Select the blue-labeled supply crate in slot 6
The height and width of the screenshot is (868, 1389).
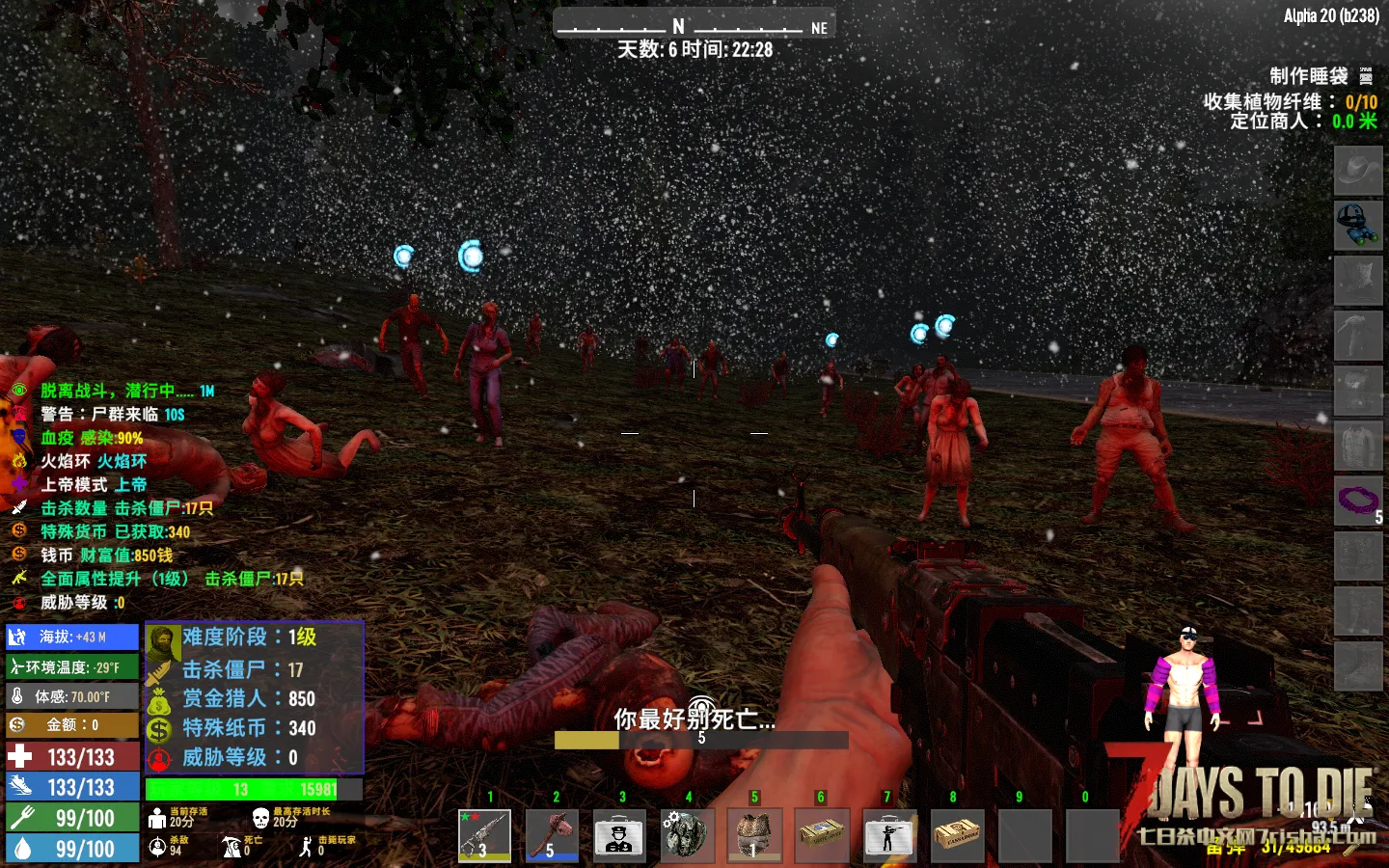click(822, 834)
